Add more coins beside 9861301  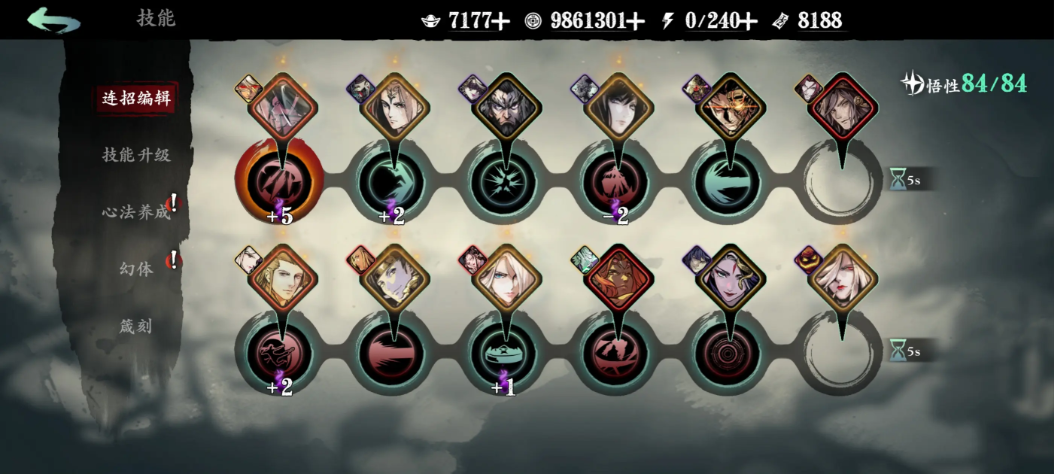[638, 20]
